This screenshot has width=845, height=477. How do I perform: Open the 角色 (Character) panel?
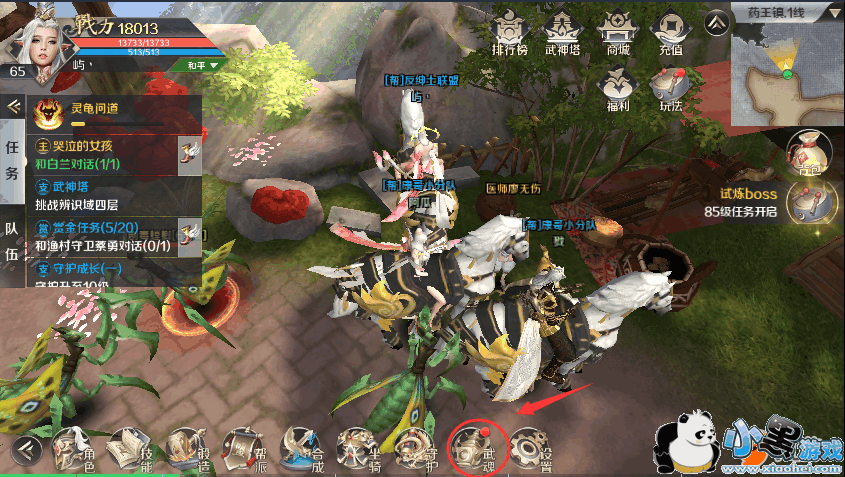click(77, 449)
